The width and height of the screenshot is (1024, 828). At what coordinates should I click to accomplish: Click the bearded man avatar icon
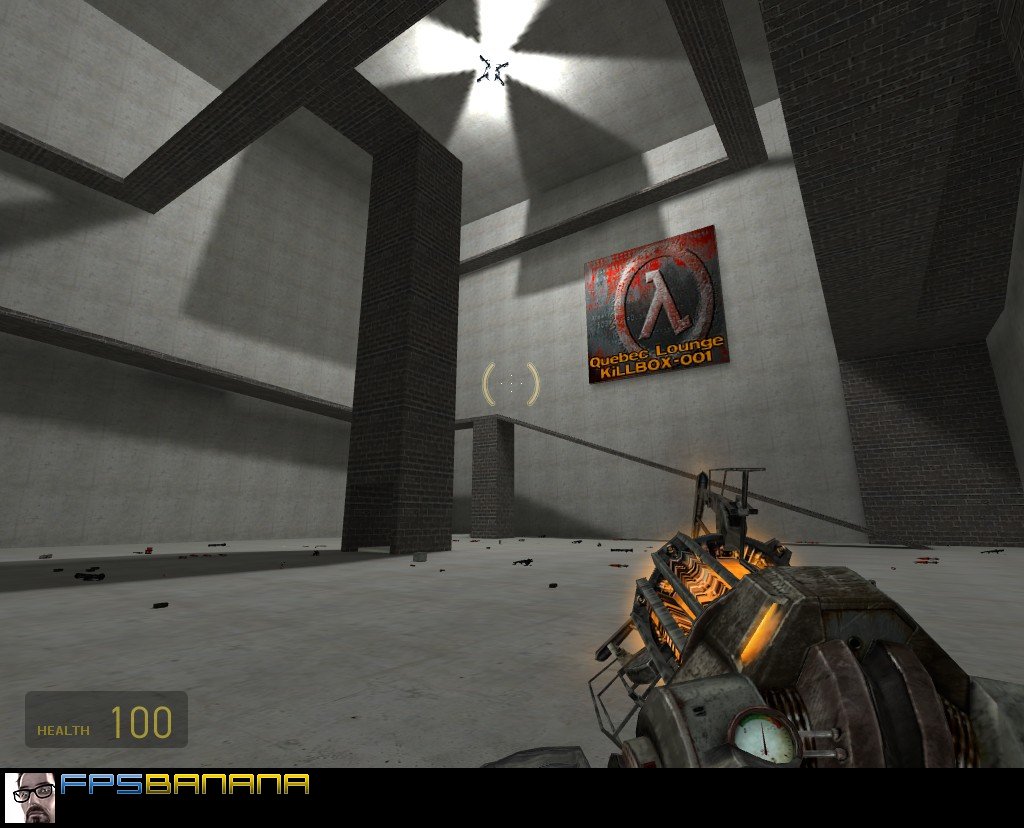pos(30,797)
